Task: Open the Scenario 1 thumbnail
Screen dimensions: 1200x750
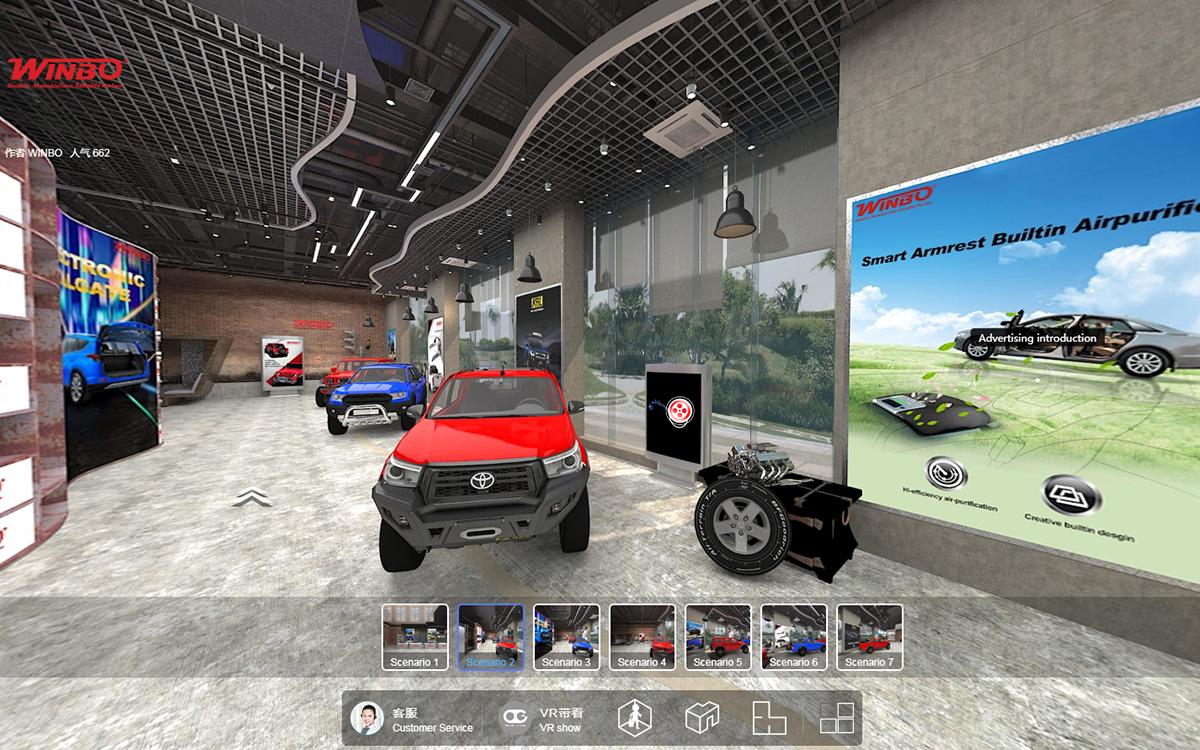Action: pos(415,636)
